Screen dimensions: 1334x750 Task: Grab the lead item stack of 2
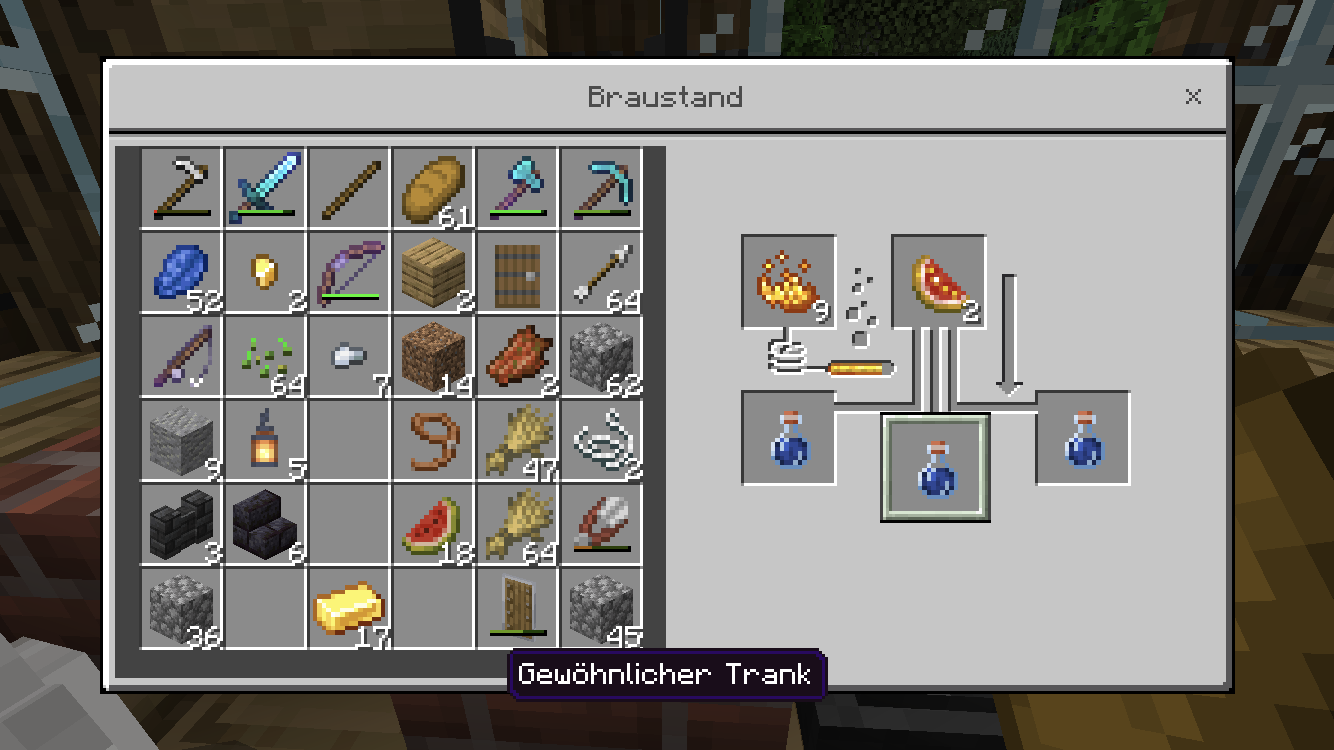point(601,439)
